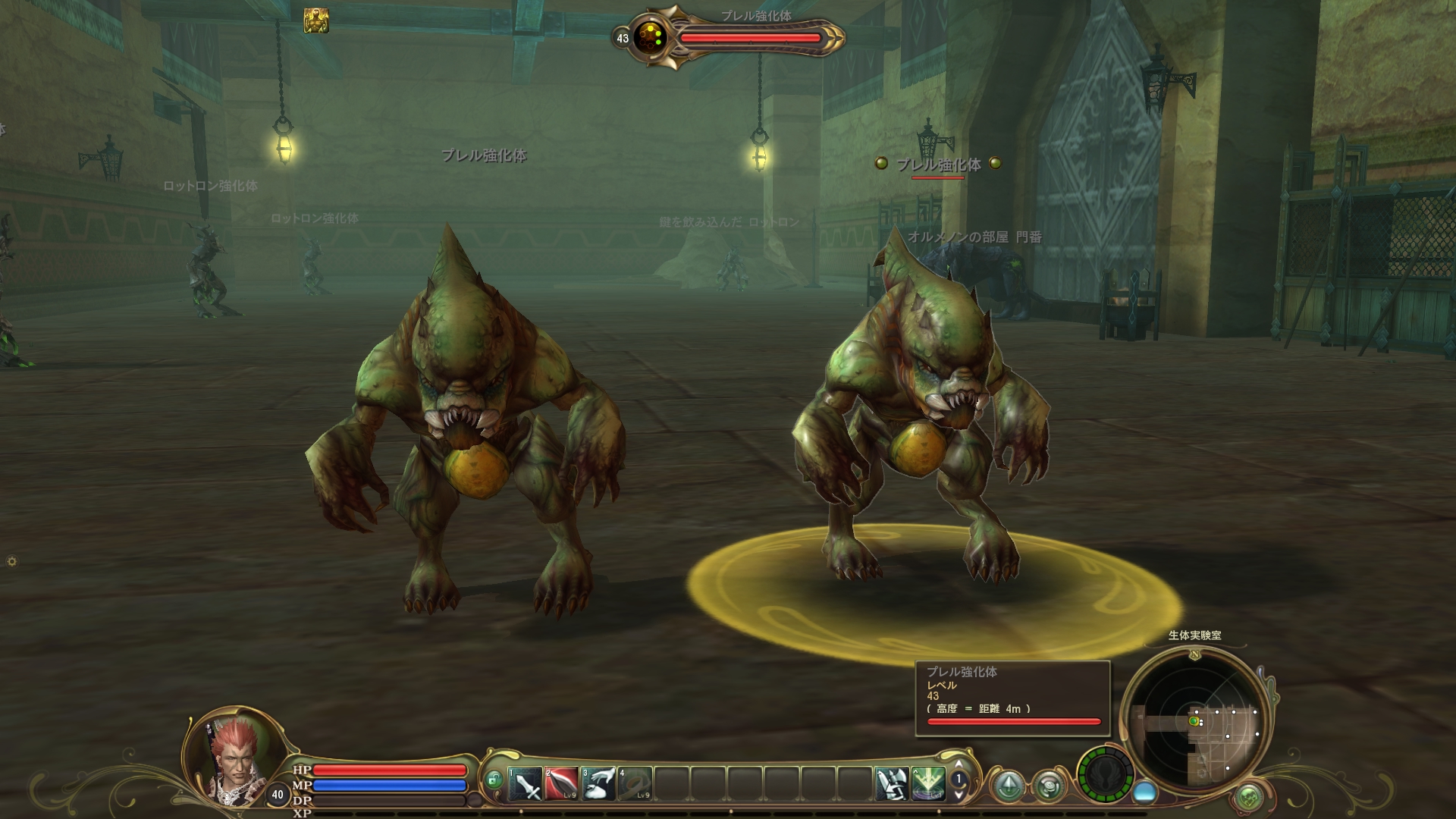This screenshot has height=819, width=1456.
Task: Click the wings flight gauge
Action: tap(1105, 775)
